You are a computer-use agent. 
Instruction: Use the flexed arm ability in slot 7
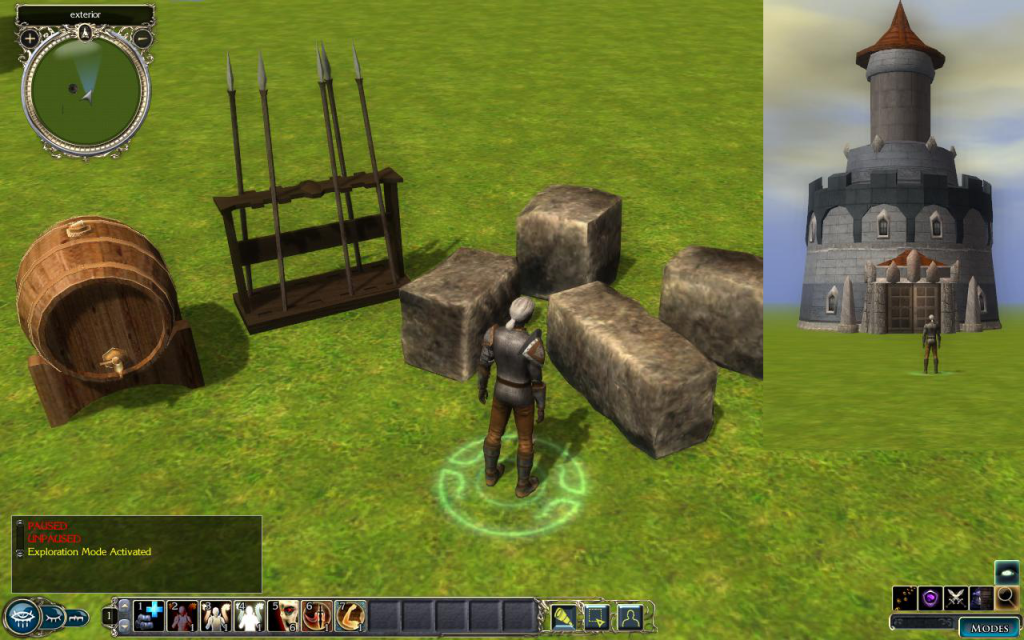[350, 615]
